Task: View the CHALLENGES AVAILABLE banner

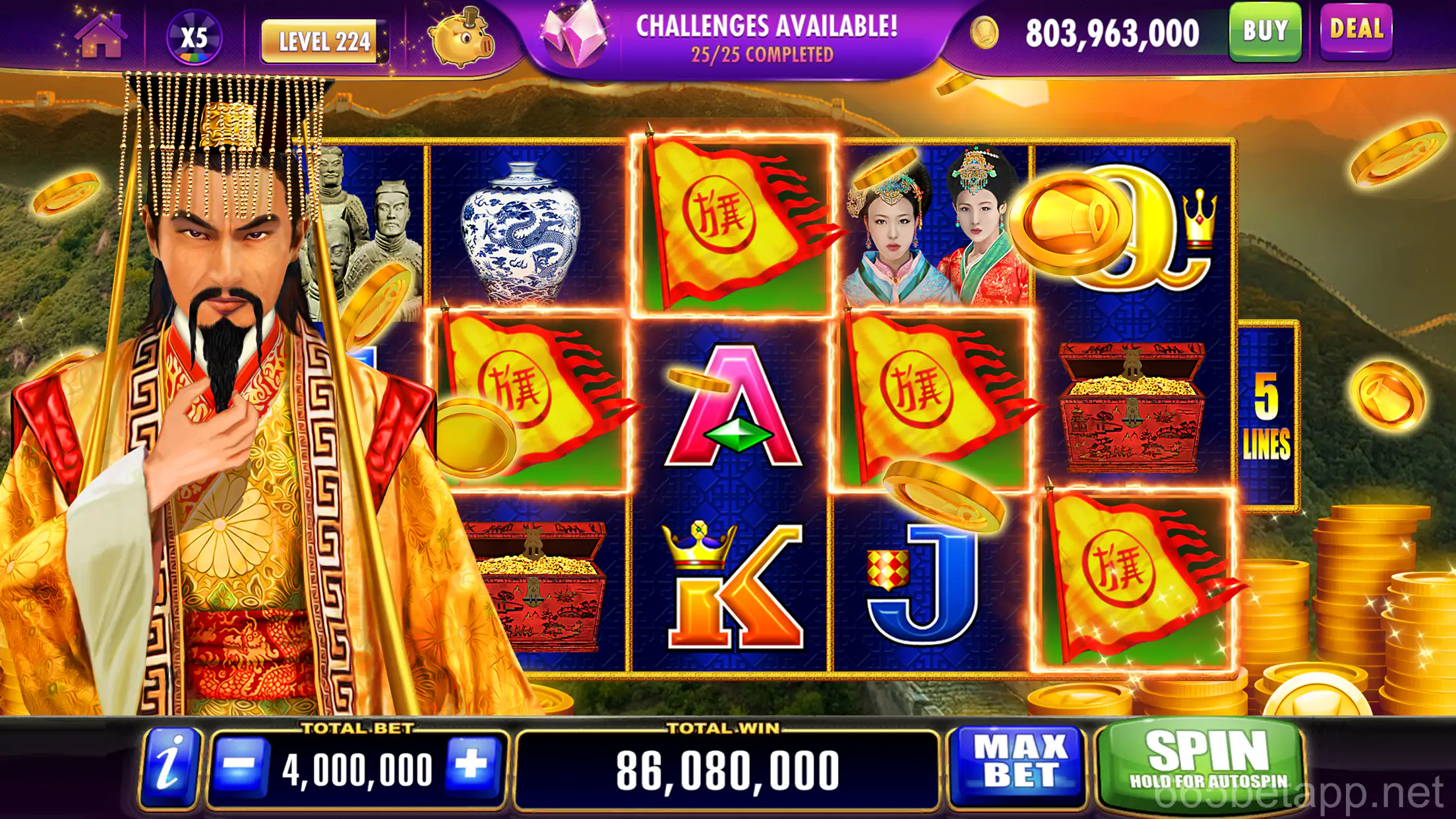Action: coord(765,28)
